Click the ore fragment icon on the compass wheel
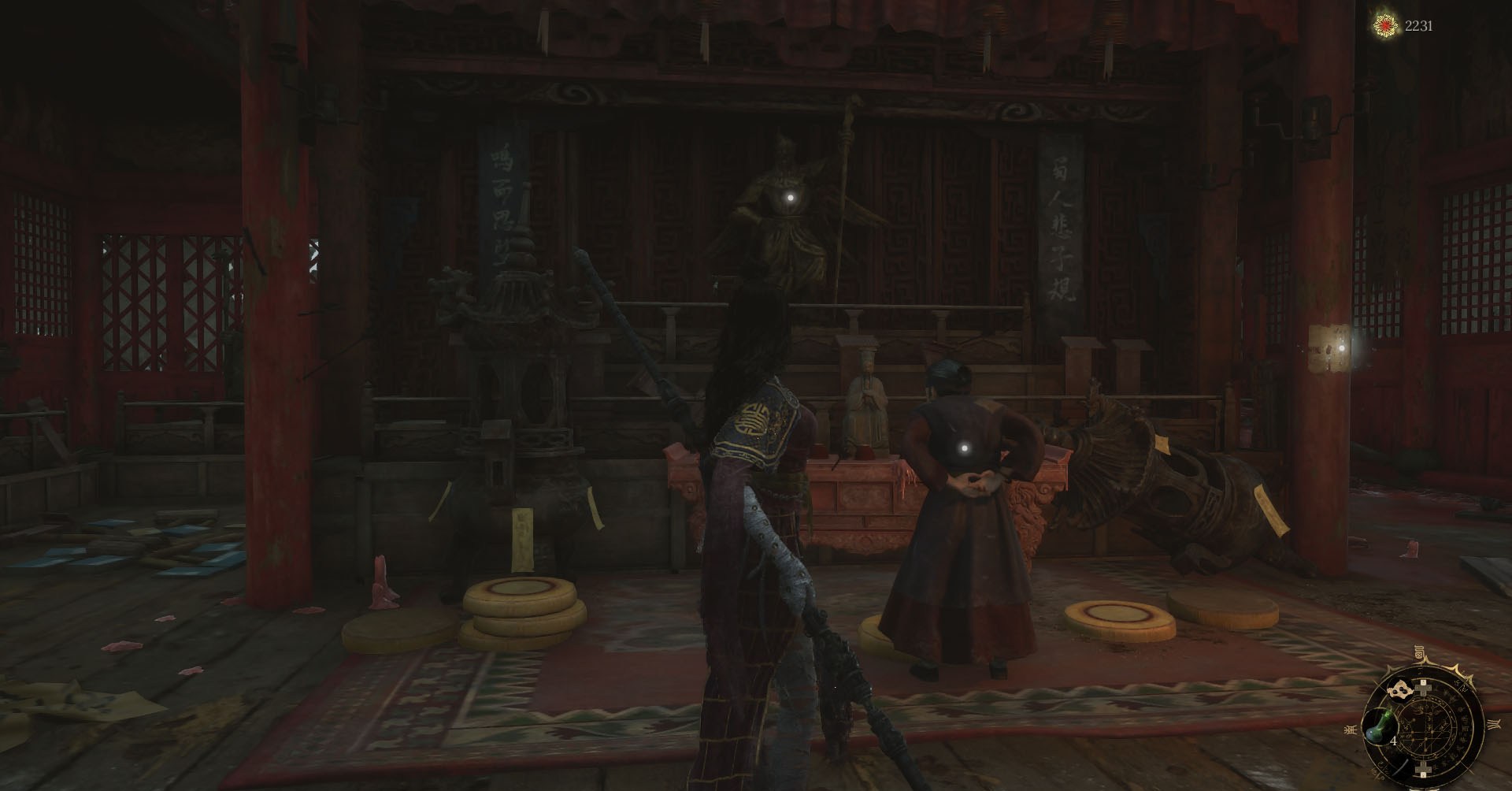The width and height of the screenshot is (1512, 791). tap(1400, 690)
